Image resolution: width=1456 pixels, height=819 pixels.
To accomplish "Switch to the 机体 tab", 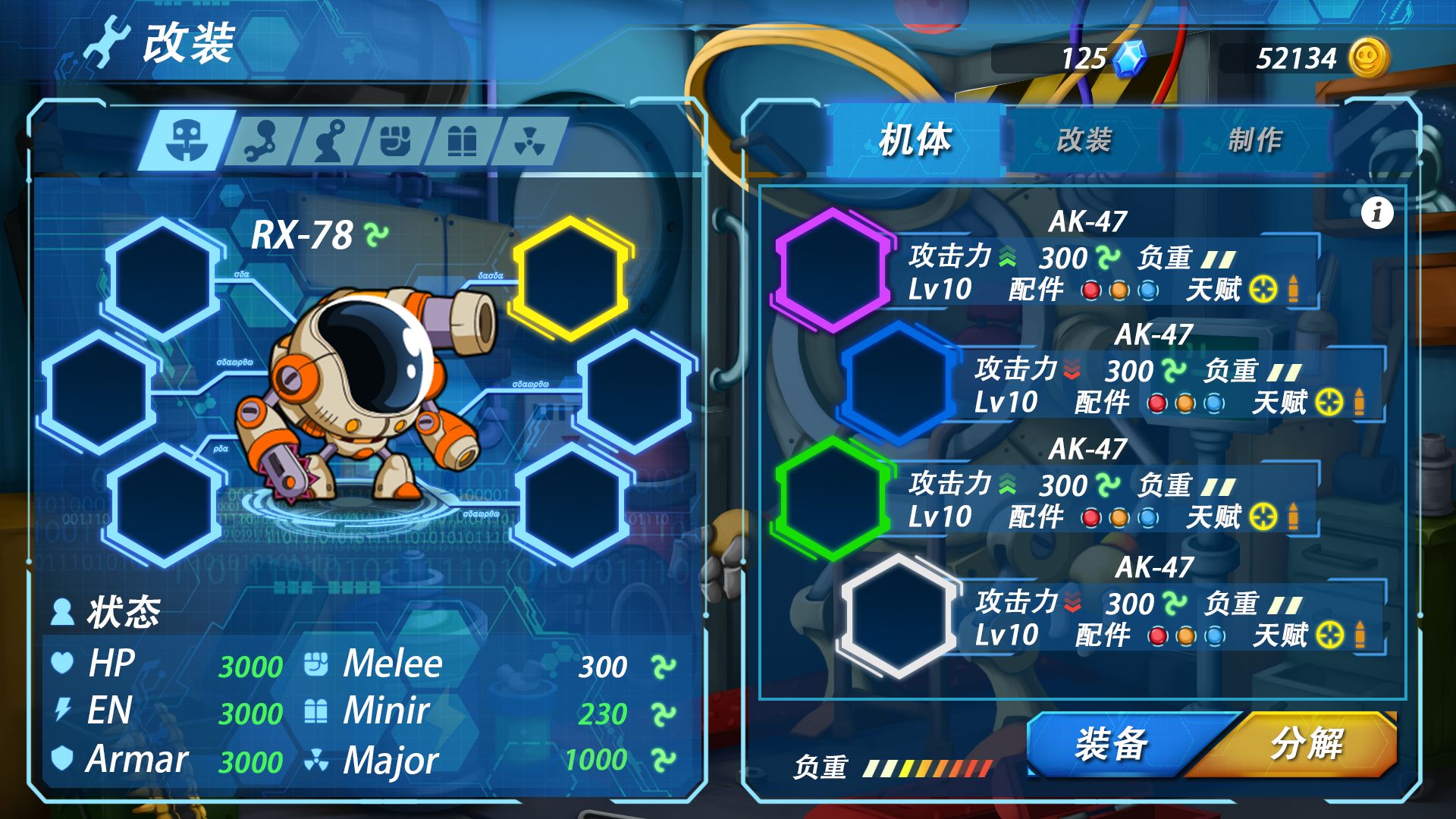I will [x=915, y=140].
